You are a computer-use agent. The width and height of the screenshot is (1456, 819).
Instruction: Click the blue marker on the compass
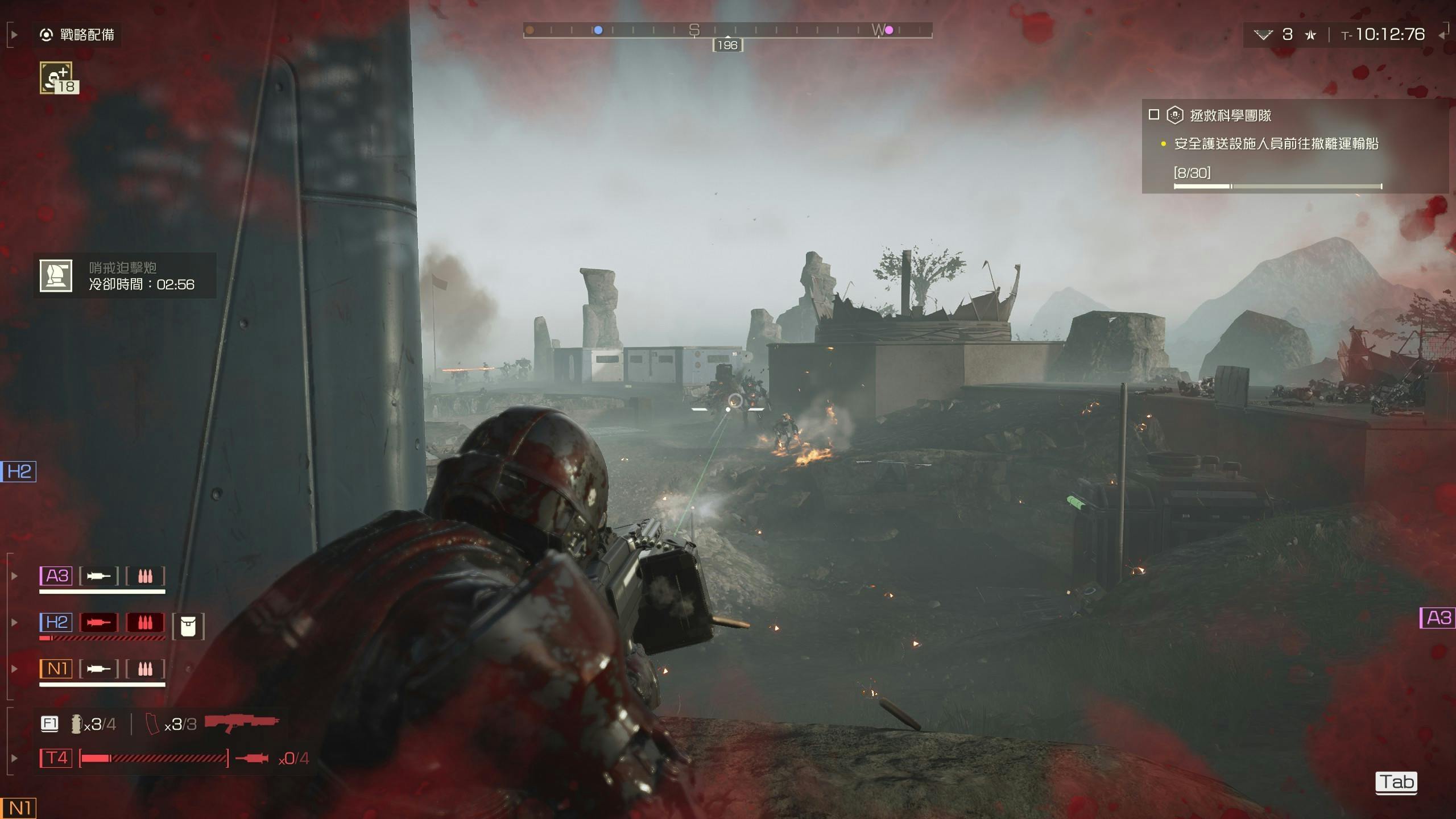click(x=598, y=30)
